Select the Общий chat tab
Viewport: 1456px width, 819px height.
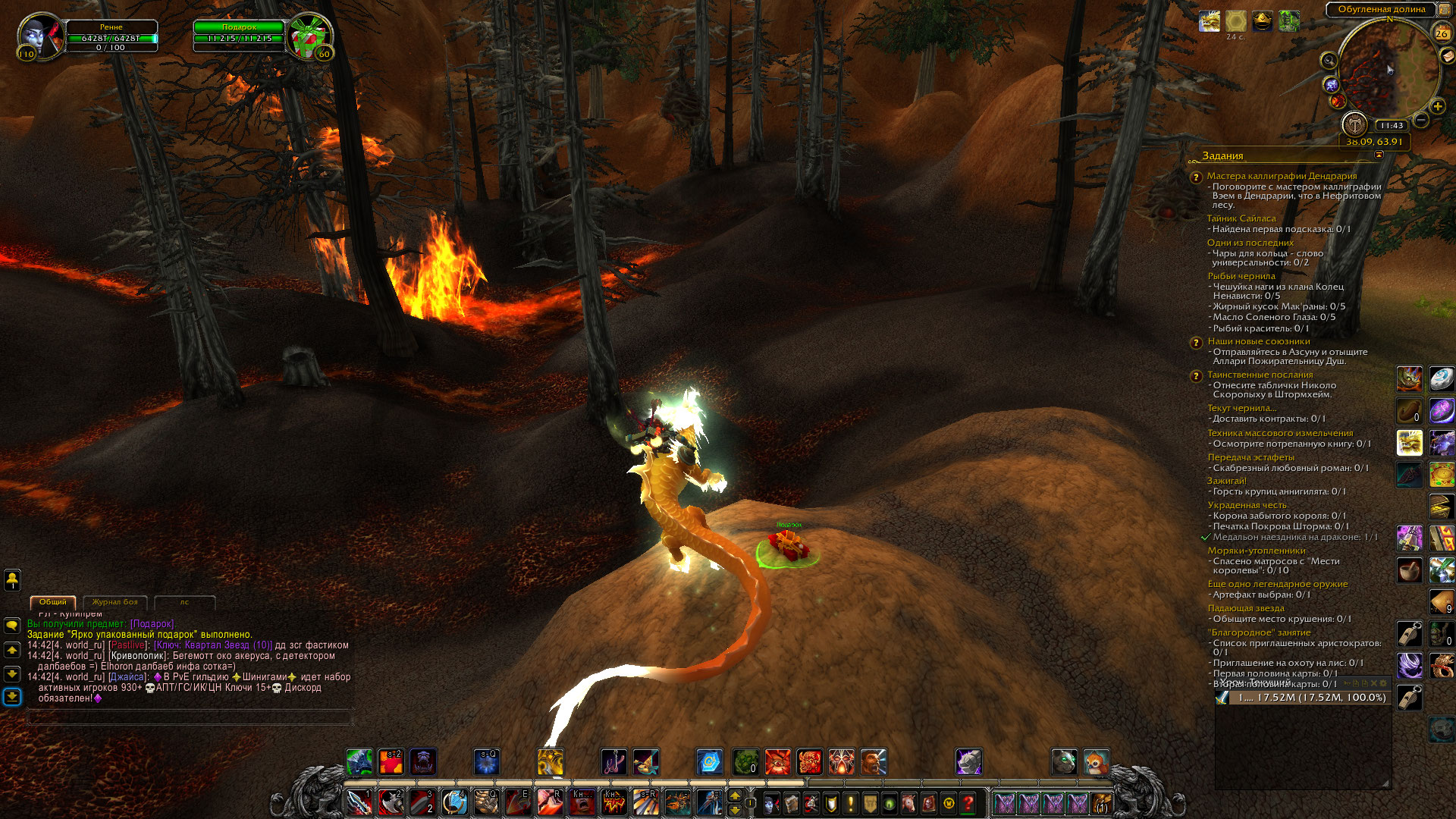(52, 602)
